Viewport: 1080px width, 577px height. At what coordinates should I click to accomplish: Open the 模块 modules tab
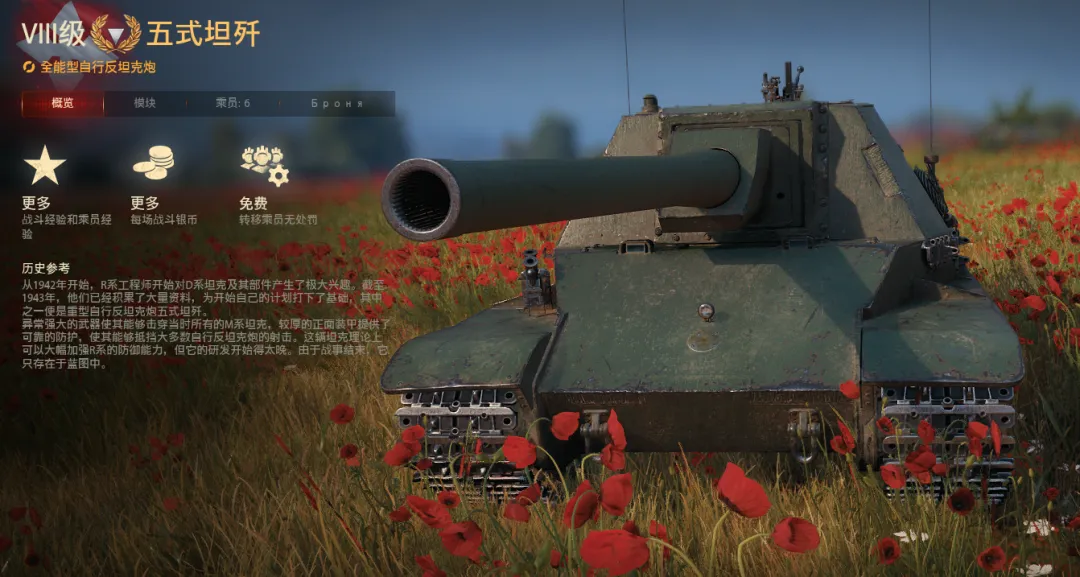pyautogui.click(x=145, y=104)
